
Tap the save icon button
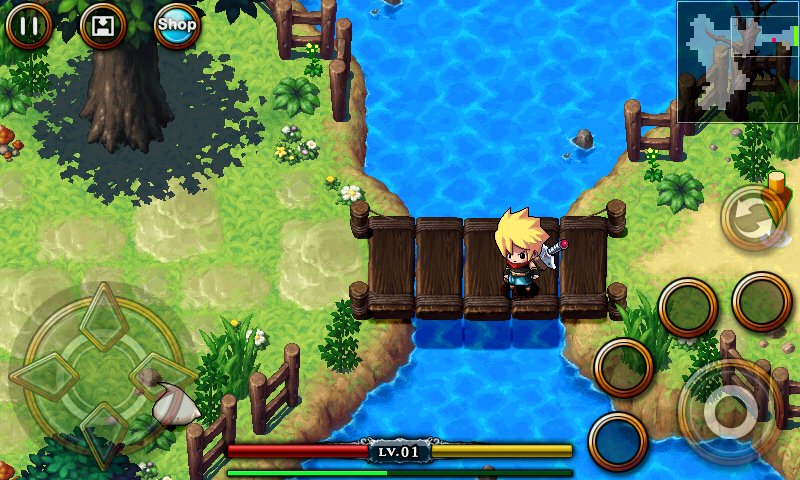(x=102, y=25)
